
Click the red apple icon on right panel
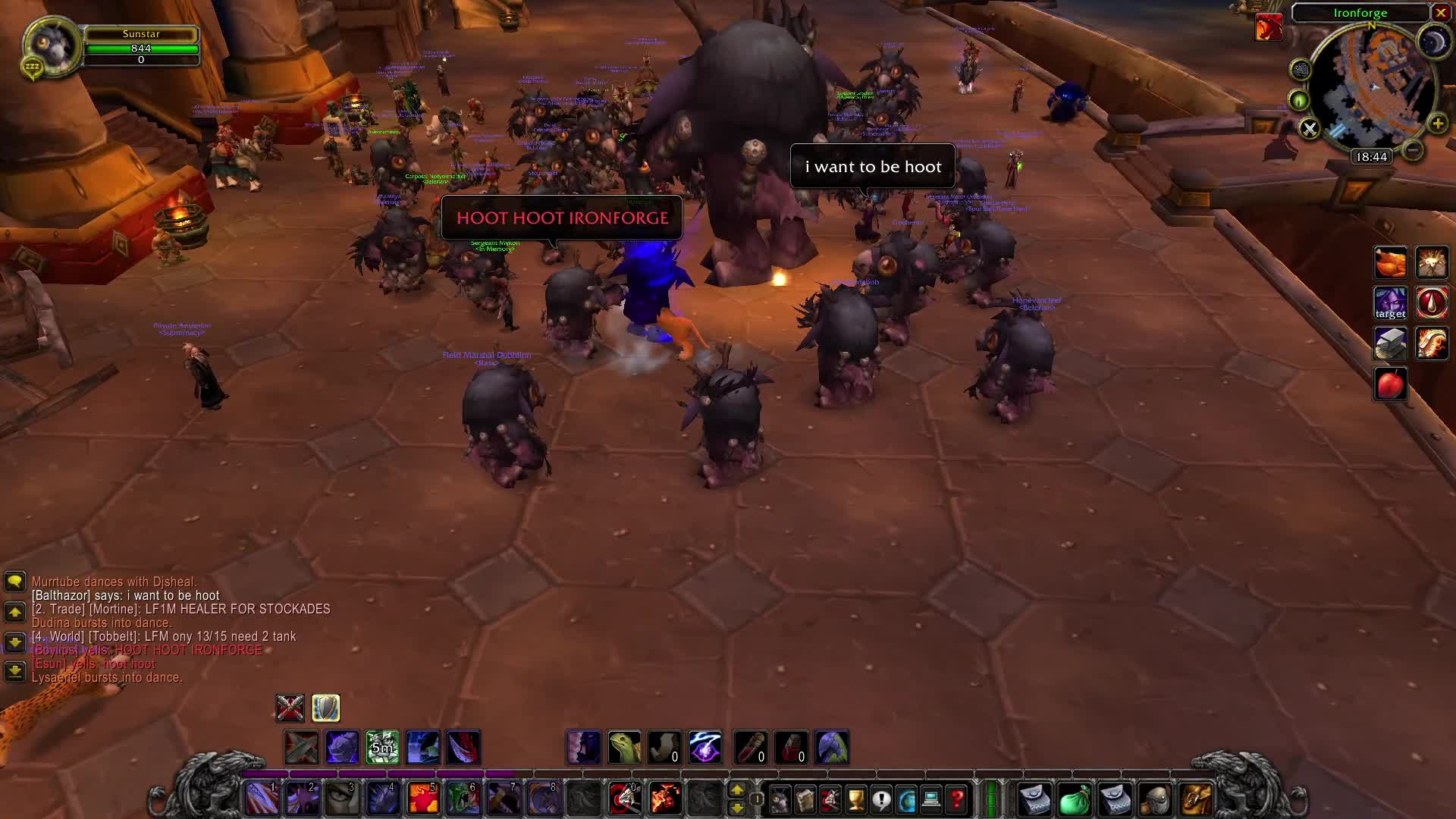click(1392, 383)
